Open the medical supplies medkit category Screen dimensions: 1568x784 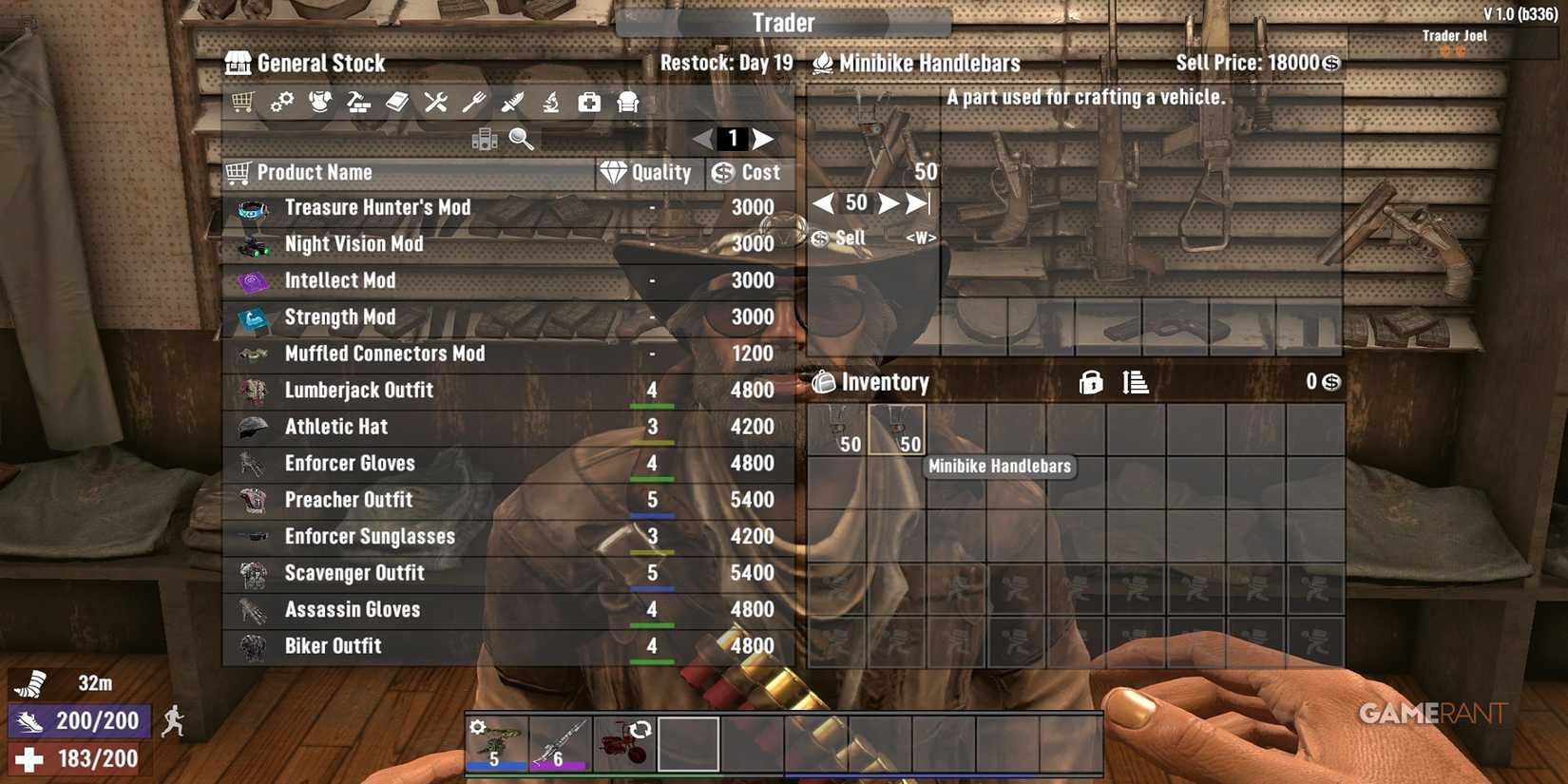(589, 102)
